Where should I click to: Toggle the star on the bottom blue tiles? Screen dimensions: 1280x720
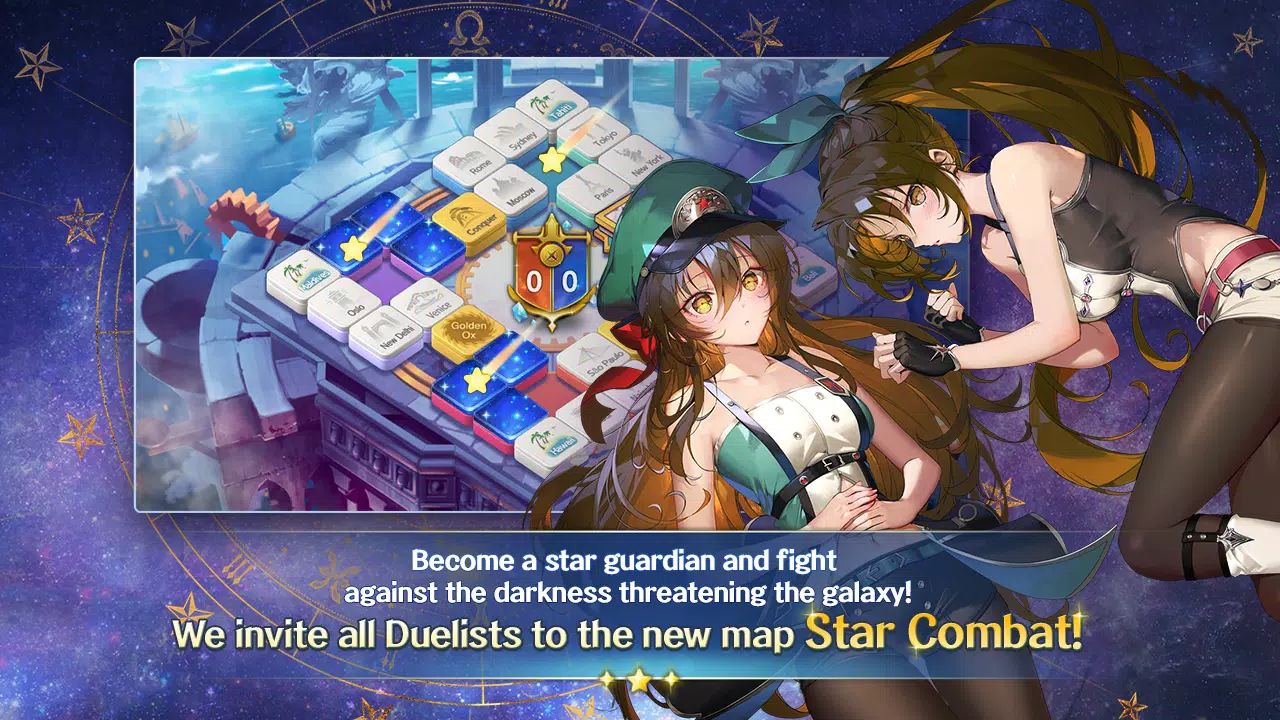pos(475,378)
